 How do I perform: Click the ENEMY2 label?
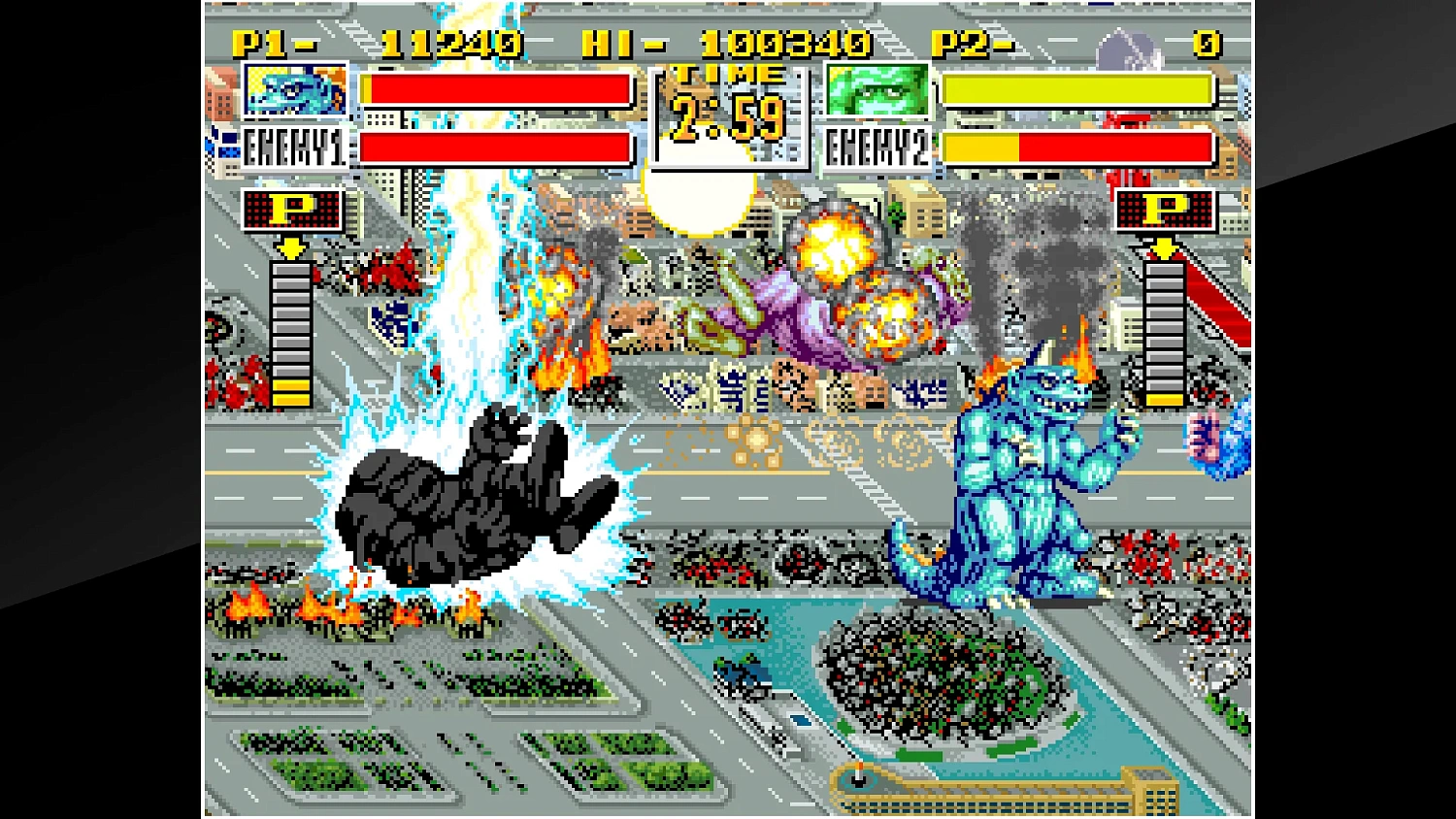876,147
